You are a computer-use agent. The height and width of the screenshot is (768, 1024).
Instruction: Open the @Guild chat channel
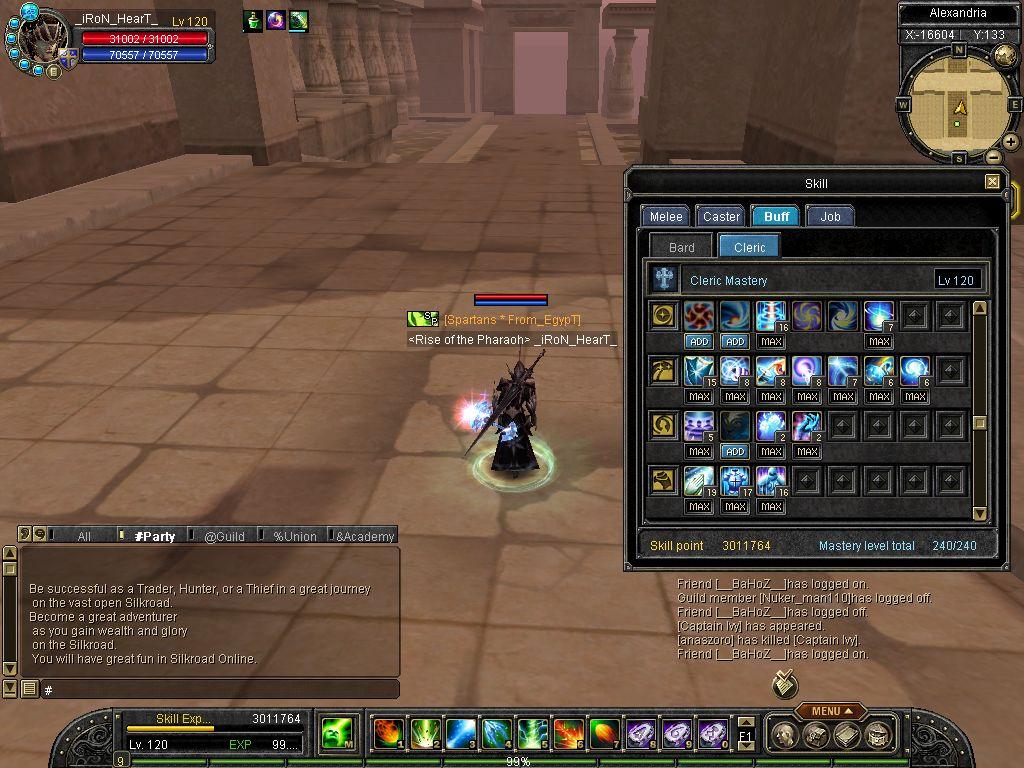pos(224,536)
